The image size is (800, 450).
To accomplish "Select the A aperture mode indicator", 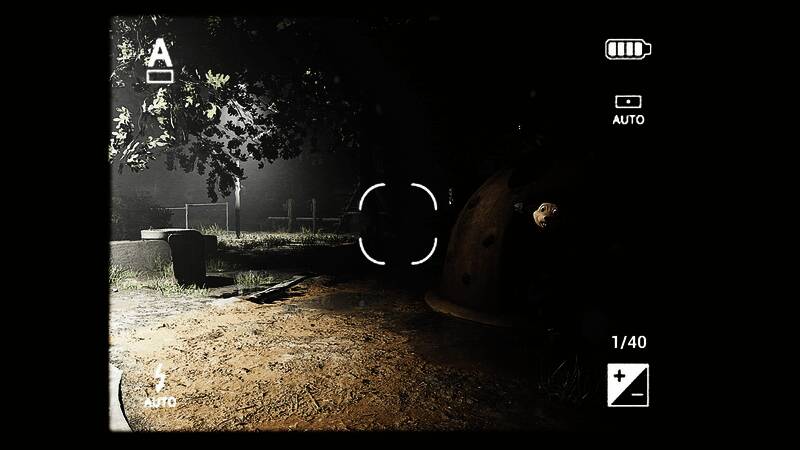I will click(x=159, y=60).
